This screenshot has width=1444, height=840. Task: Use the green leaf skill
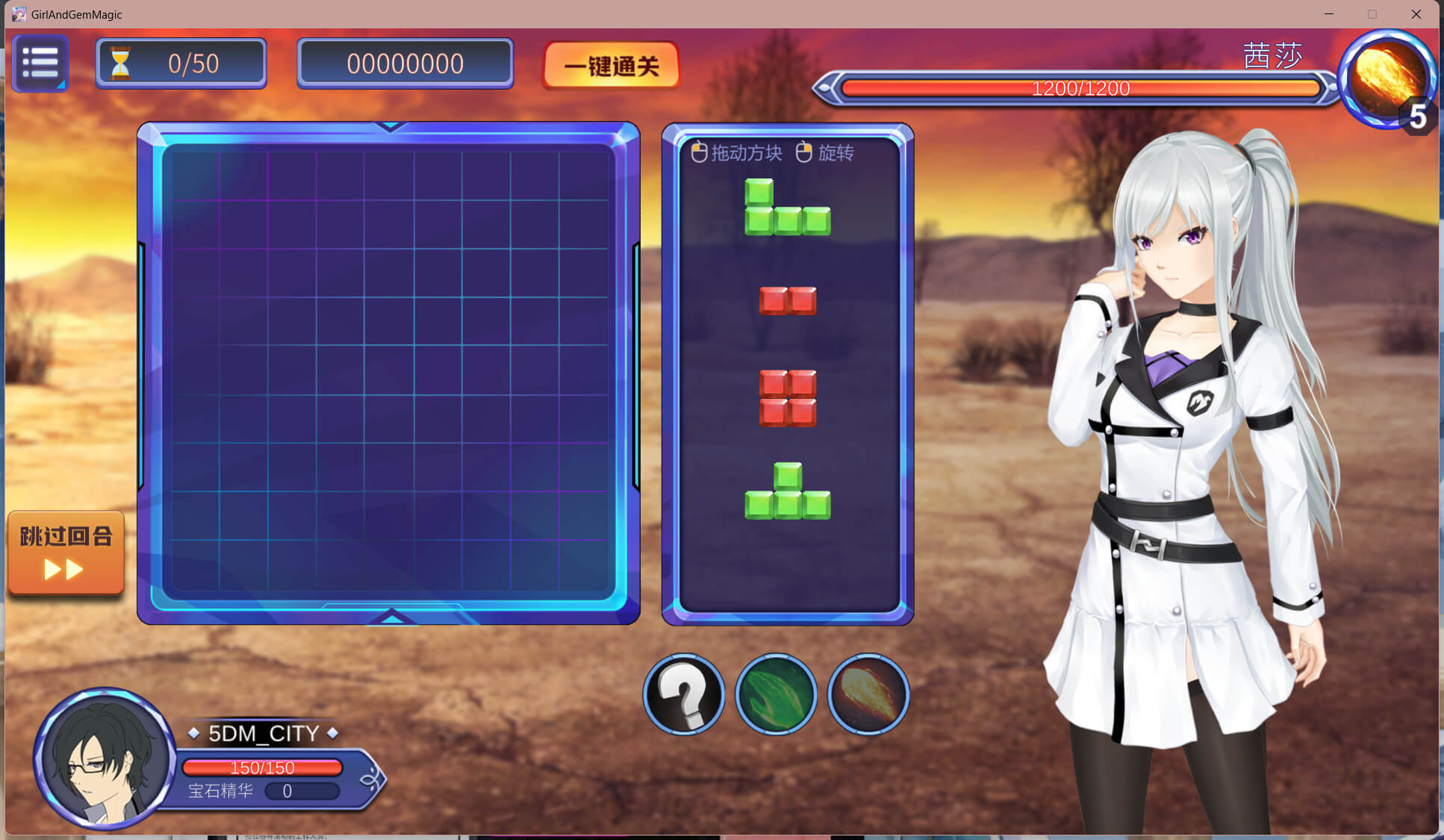[x=776, y=694]
